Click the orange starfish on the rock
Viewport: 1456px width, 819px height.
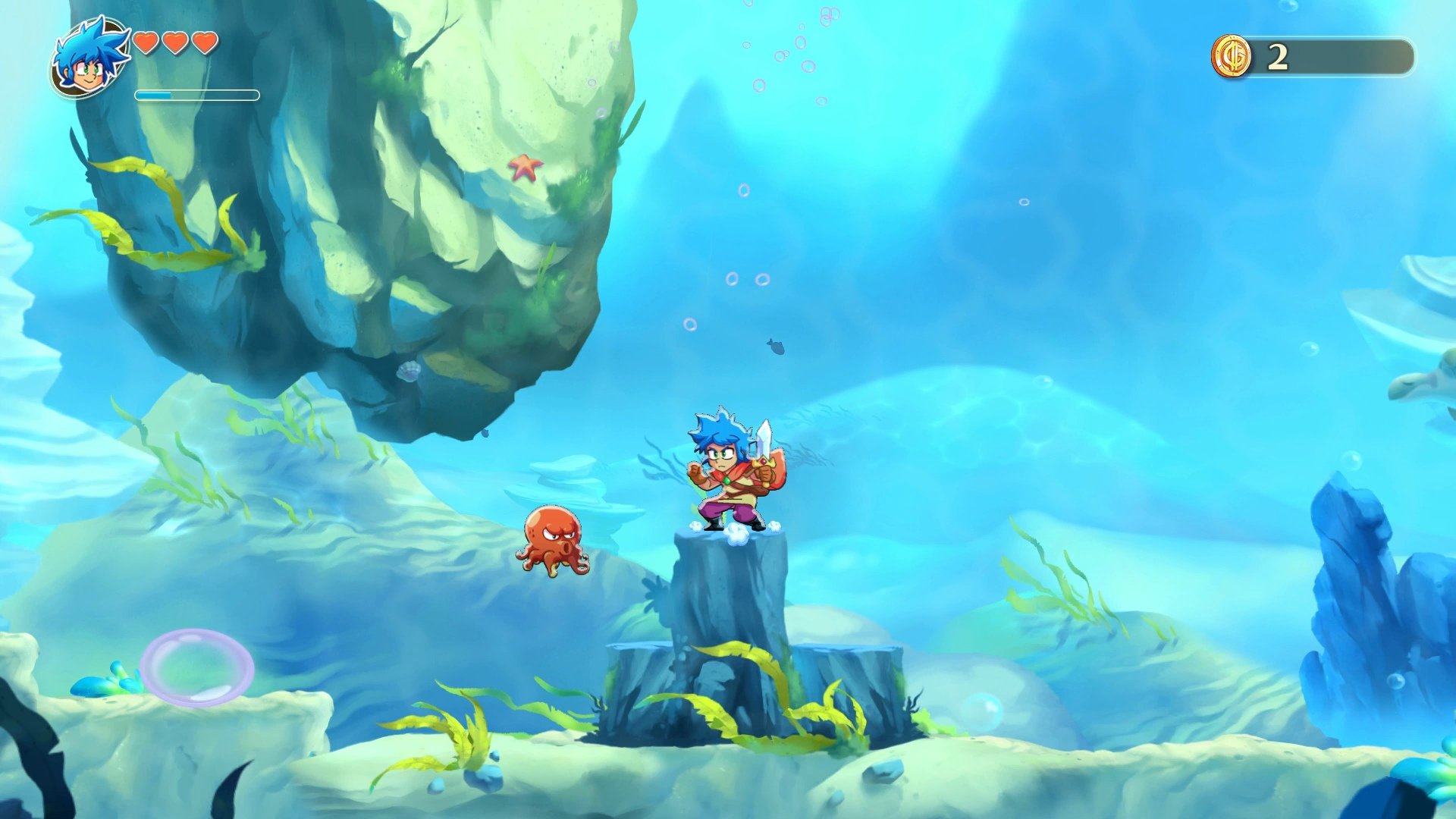[x=526, y=170]
